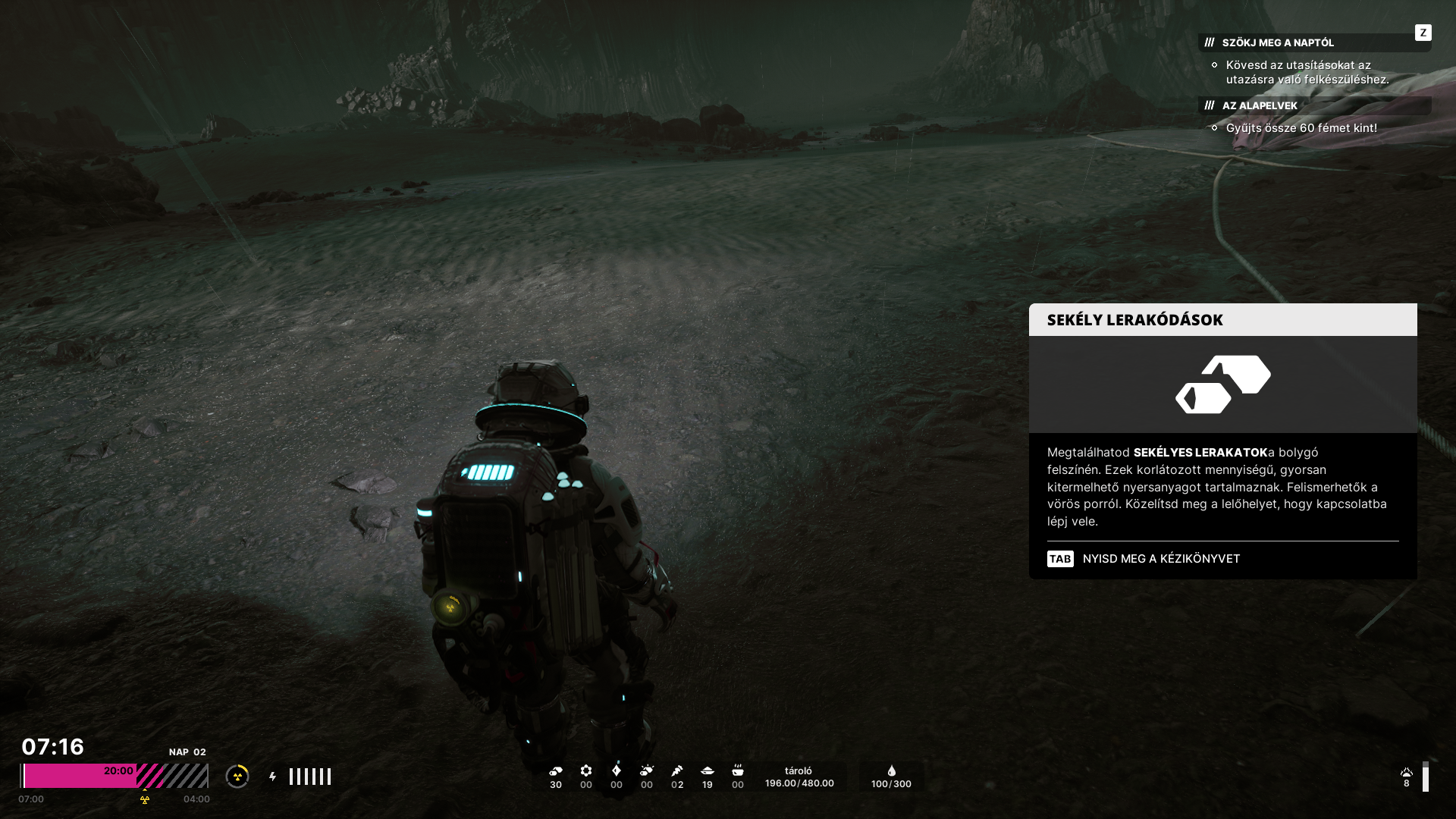The height and width of the screenshot is (819, 1456).
Task: Select the 'Szökj meg a naptól' objective header
Action: pos(1279,42)
